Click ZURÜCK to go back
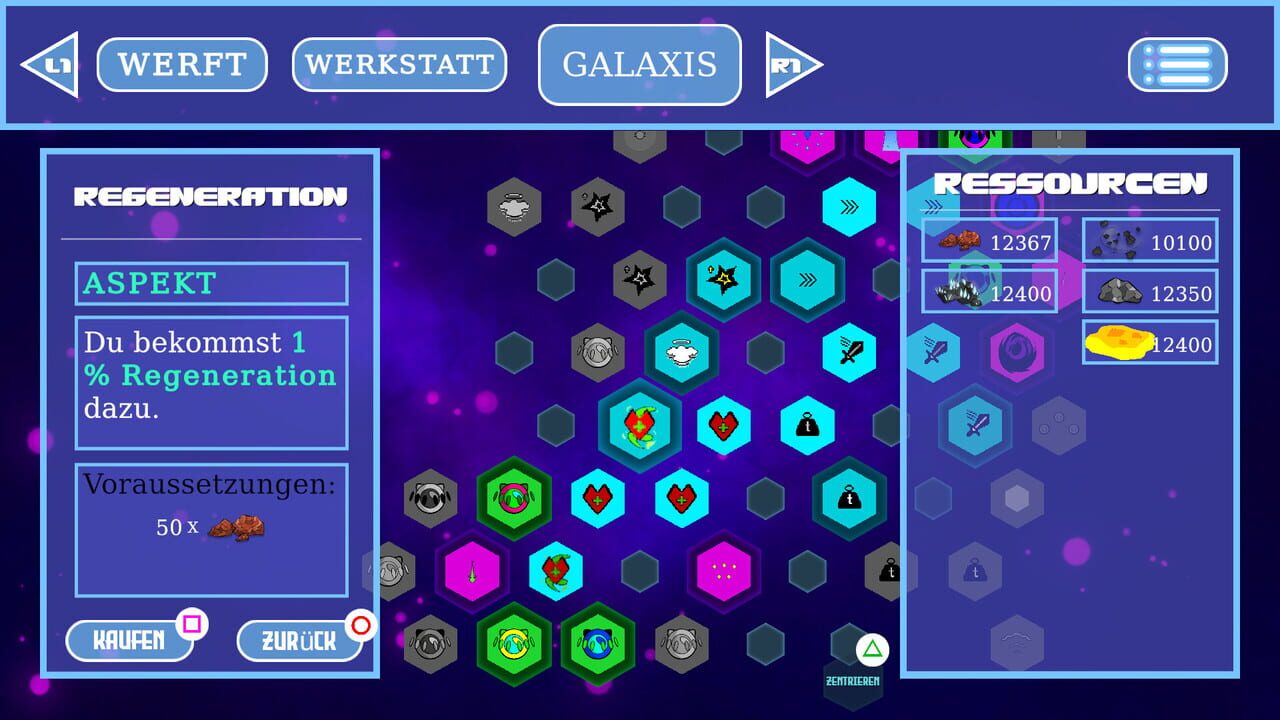 click(298, 641)
